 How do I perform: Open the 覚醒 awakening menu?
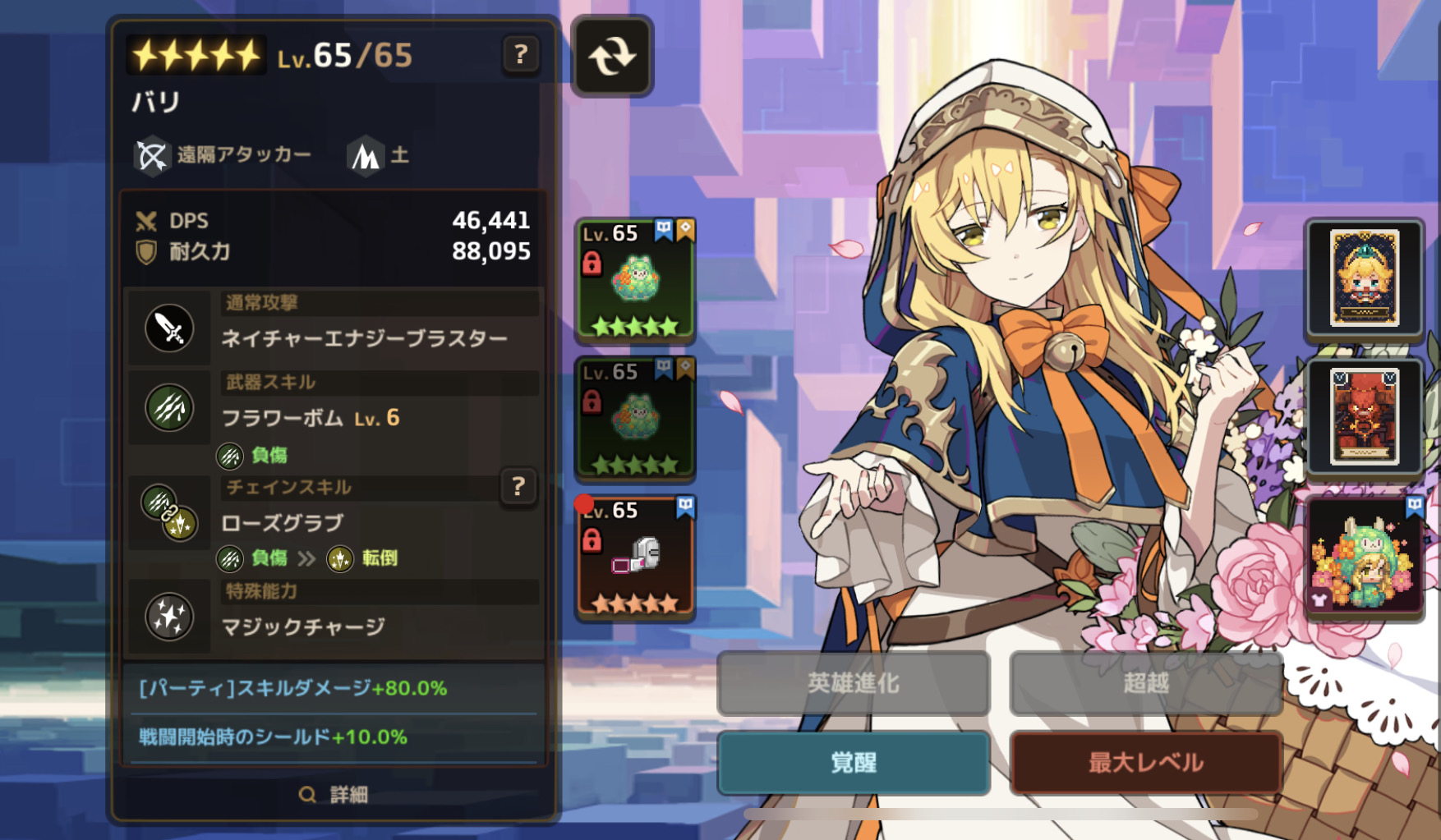(854, 763)
